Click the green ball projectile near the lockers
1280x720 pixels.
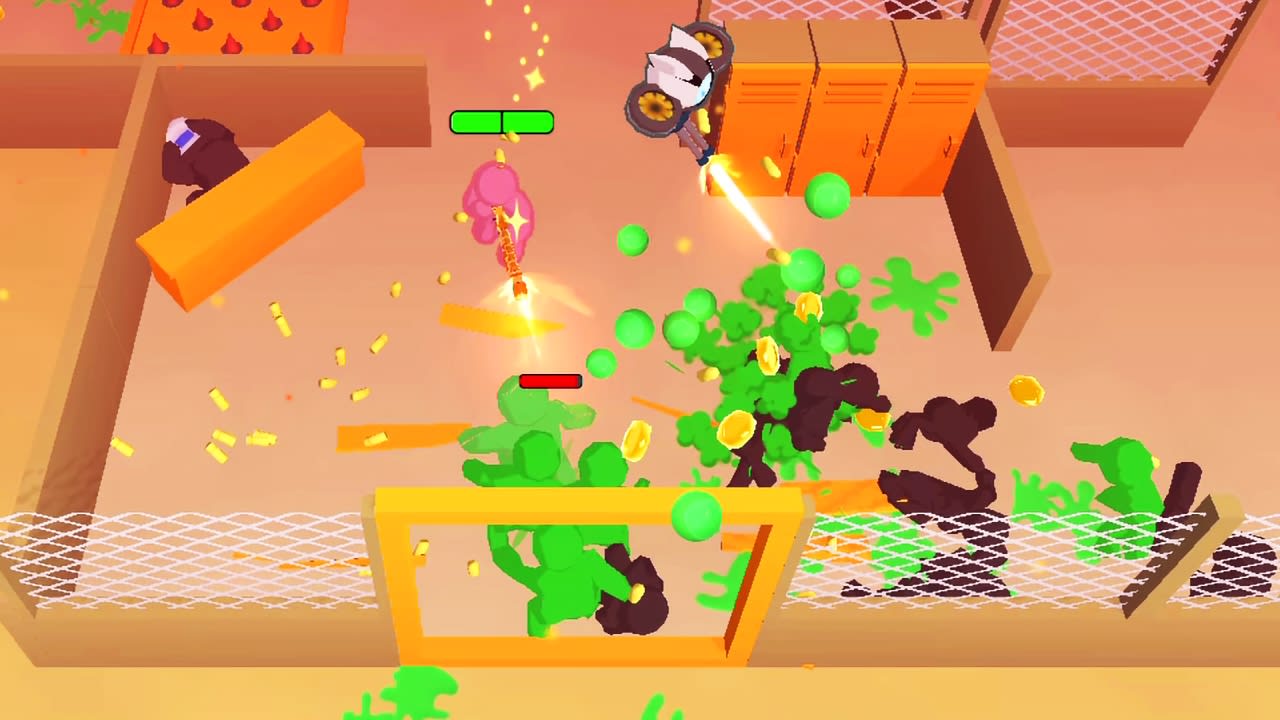tap(828, 196)
